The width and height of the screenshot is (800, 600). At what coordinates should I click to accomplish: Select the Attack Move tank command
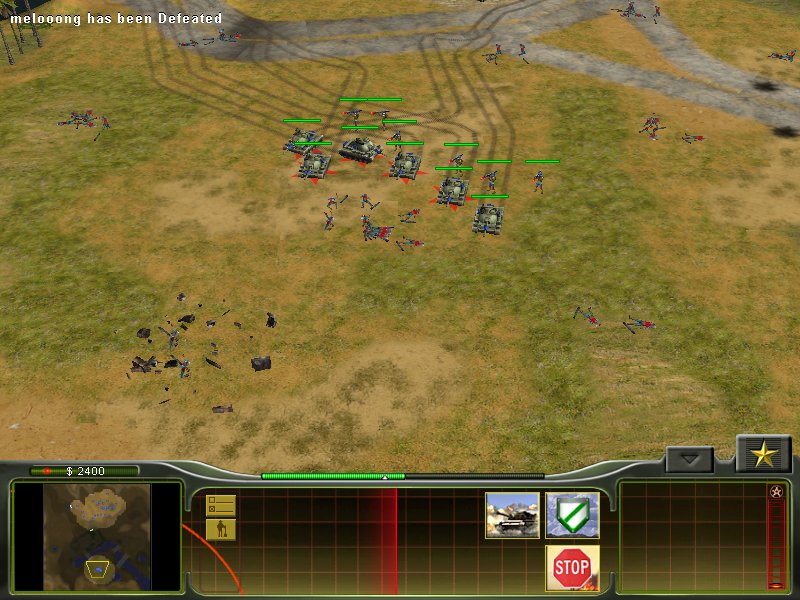512,515
